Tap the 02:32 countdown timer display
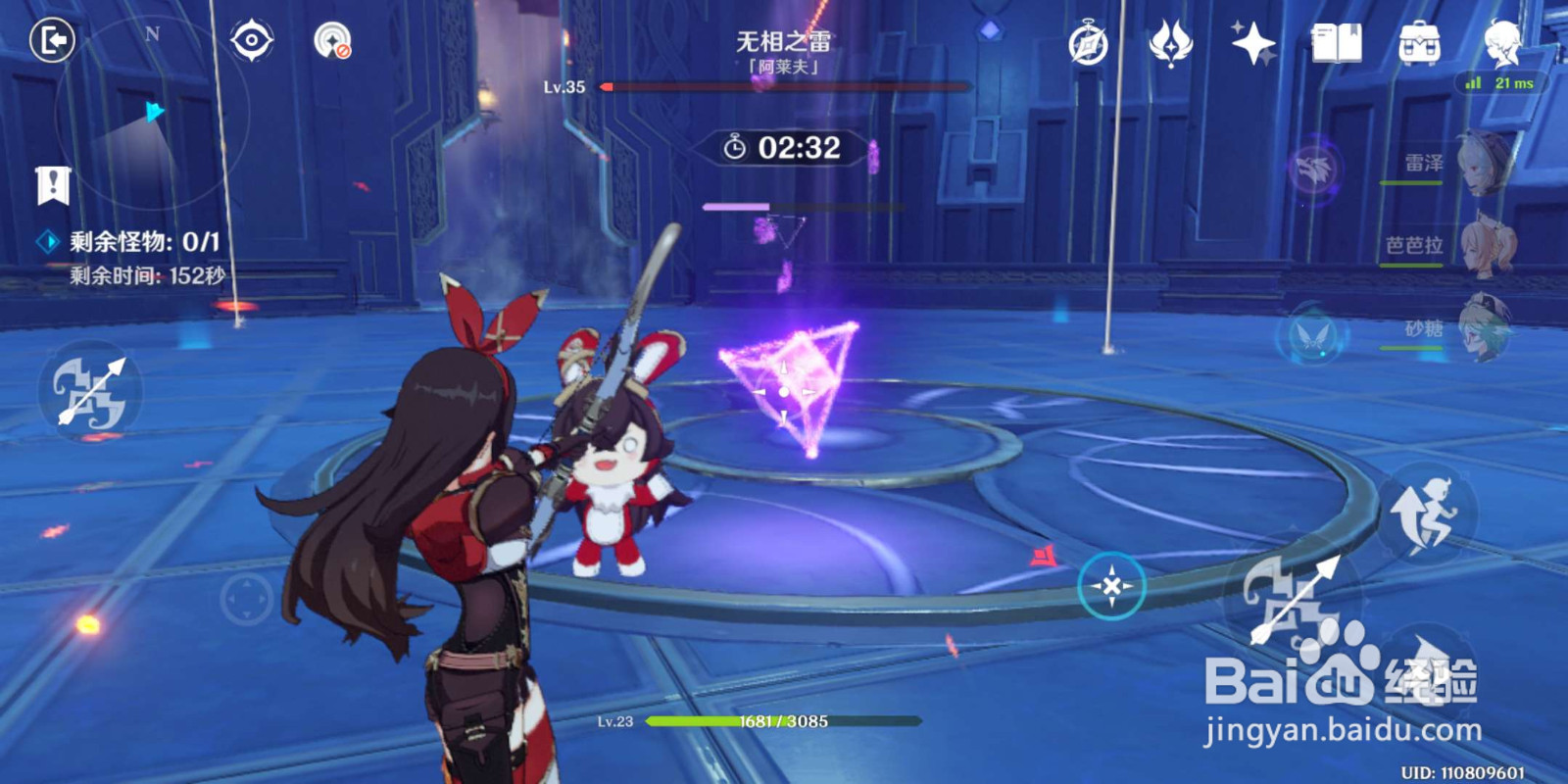Screen dimensions: 1568x784 (784, 147)
